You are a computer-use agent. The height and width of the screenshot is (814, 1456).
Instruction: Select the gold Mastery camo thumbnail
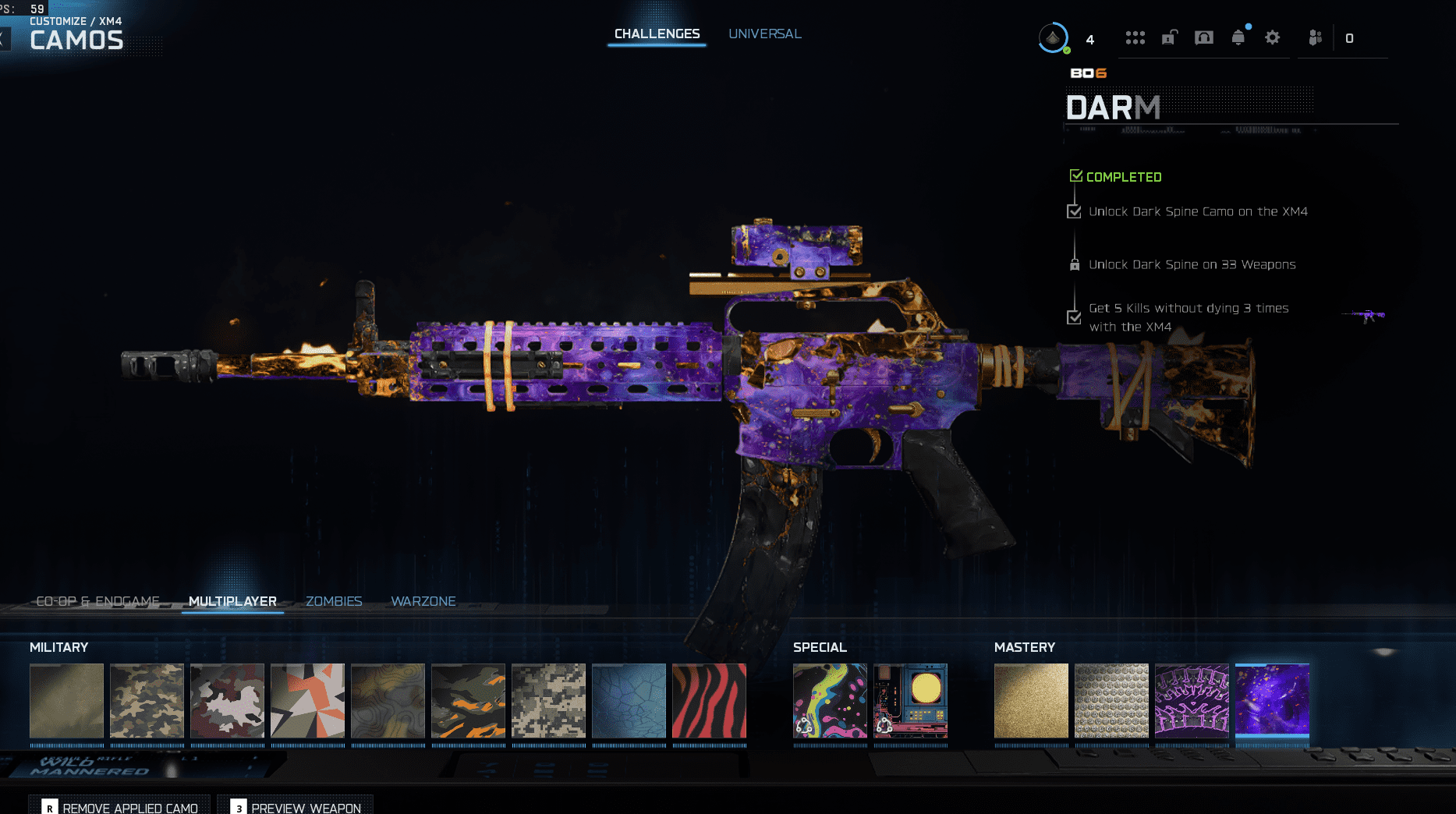tap(1030, 700)
